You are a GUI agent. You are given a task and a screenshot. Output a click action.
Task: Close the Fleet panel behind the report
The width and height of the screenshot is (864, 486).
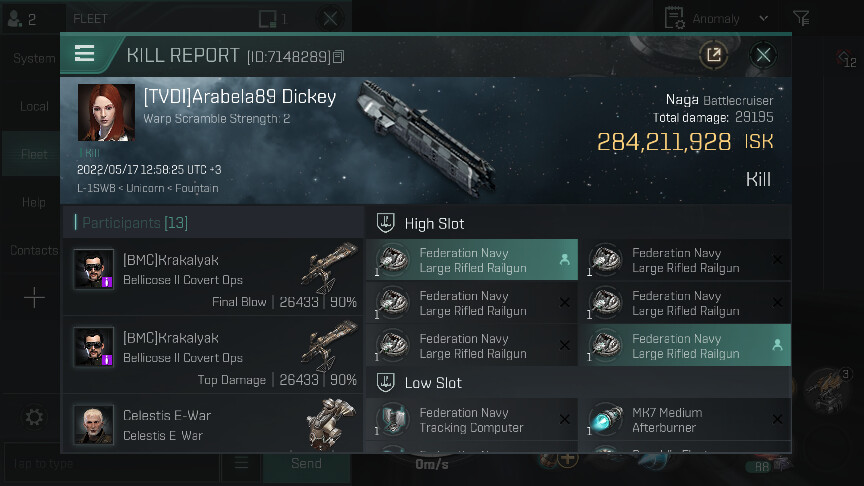click(x=331, y=18)
